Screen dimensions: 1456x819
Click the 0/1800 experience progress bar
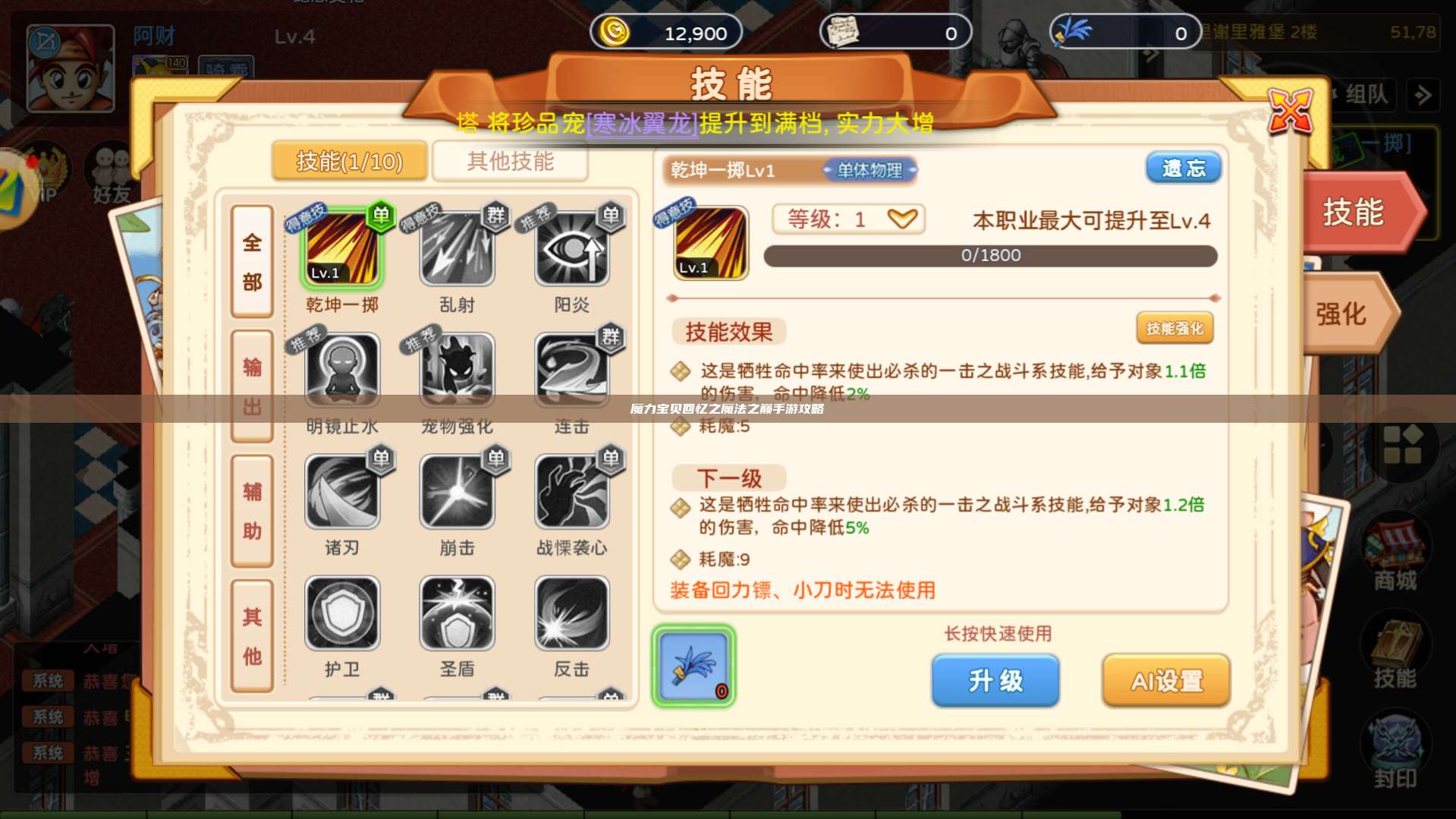[989, 256]
